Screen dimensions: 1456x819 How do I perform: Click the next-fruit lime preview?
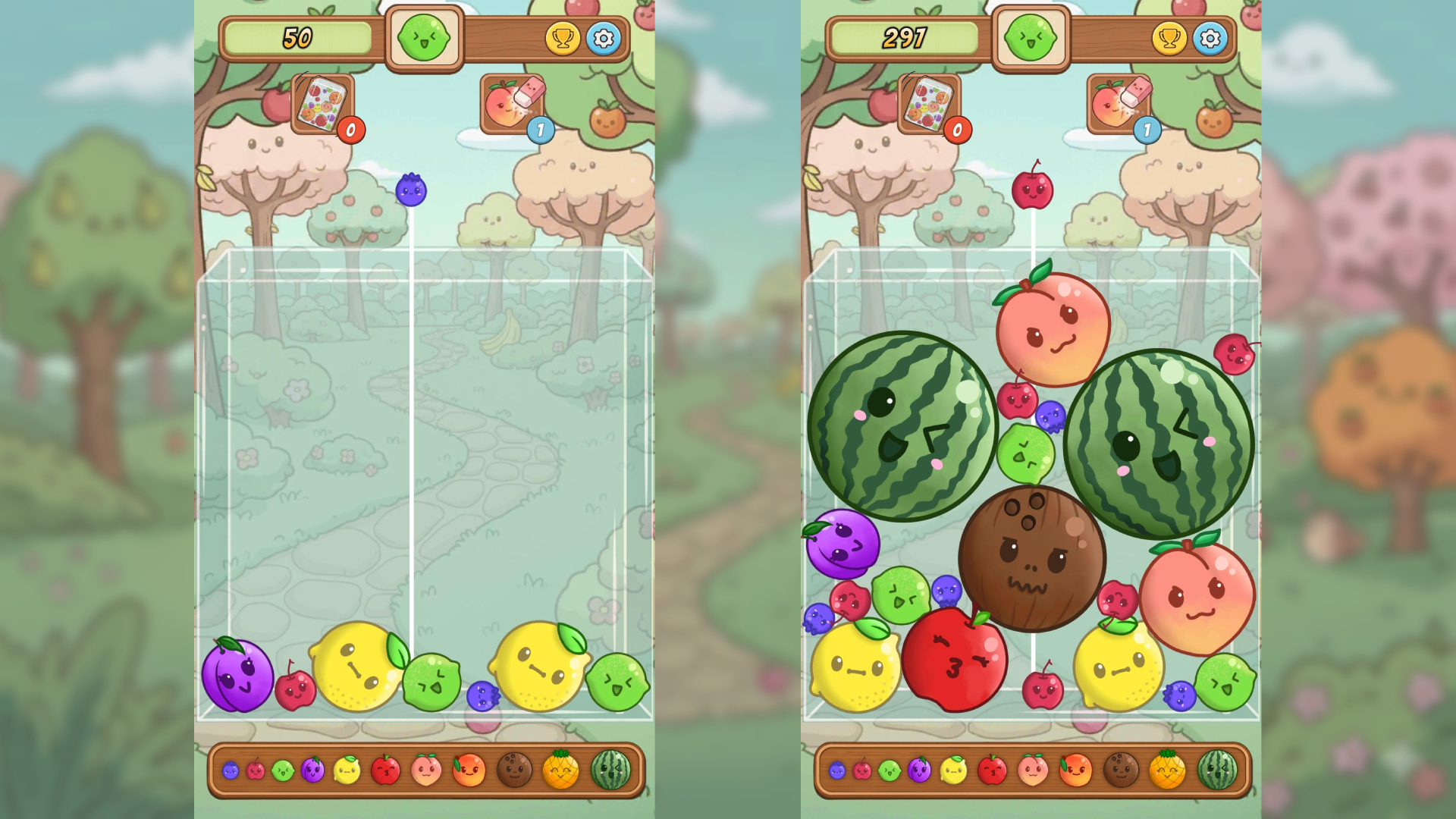point(424,36)
